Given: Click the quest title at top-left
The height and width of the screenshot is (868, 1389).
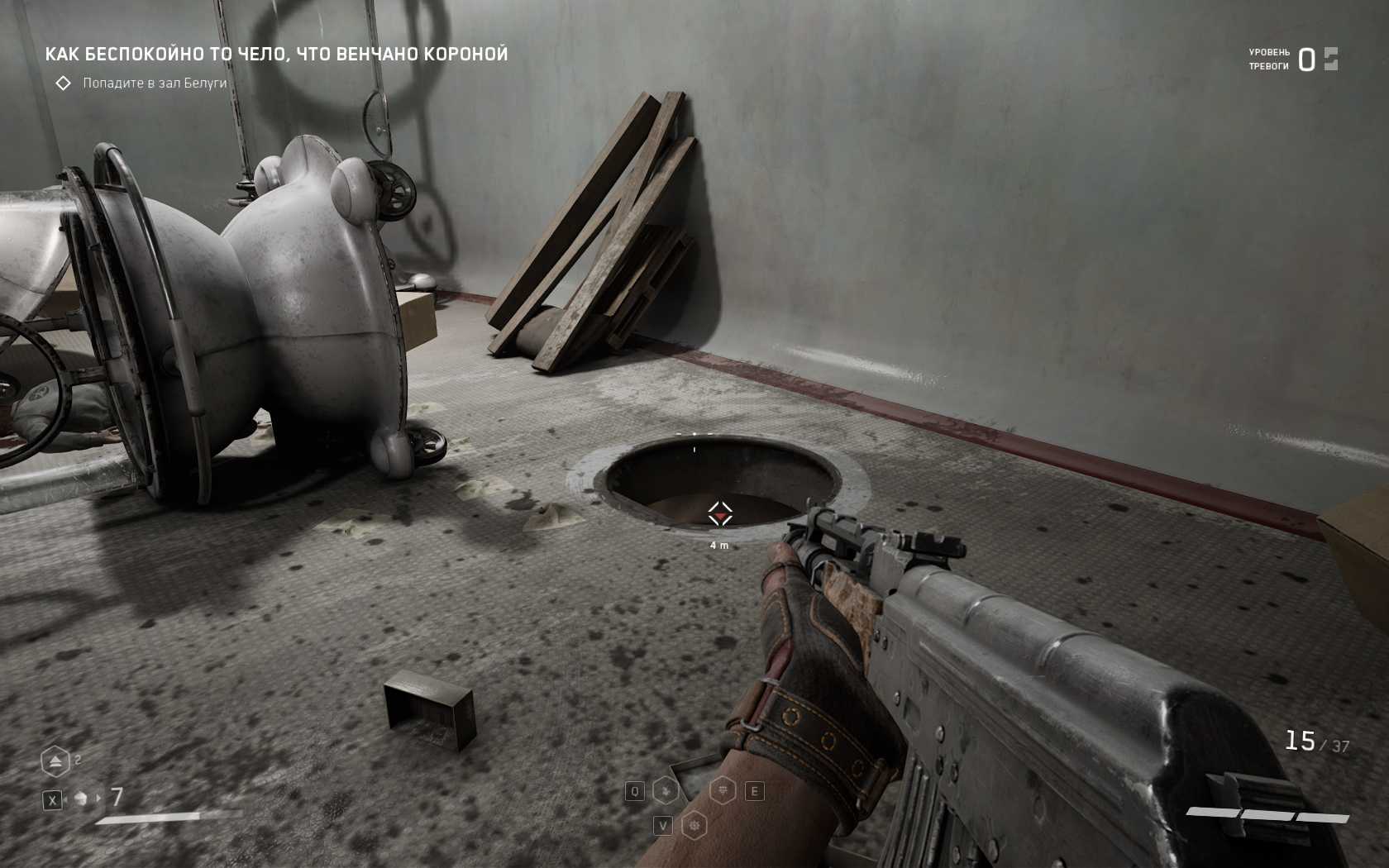Looking at the screenshot, I should pyautogui.click(x=276, y=55).
